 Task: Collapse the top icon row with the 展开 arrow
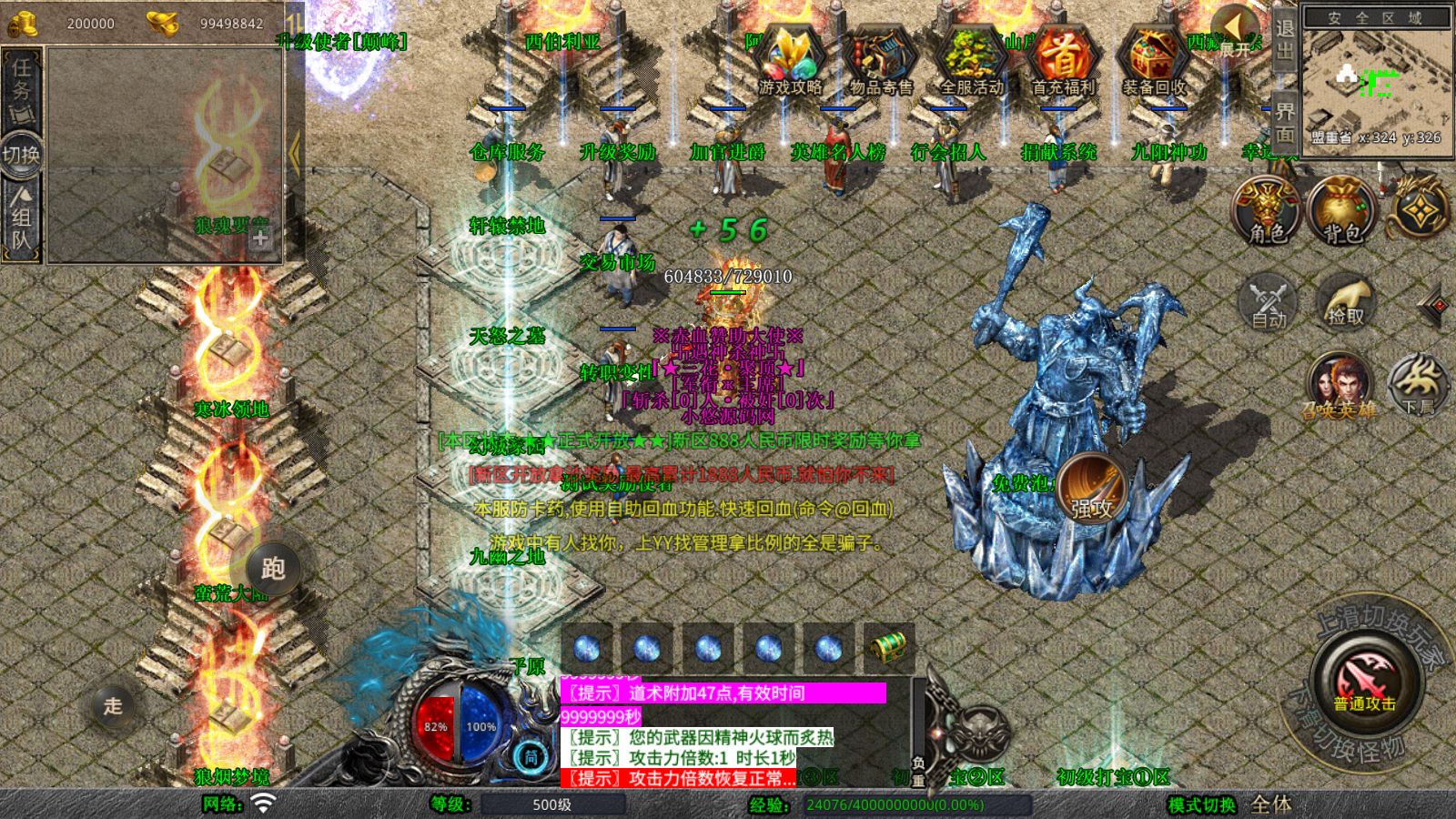[x=1236, y=31]
